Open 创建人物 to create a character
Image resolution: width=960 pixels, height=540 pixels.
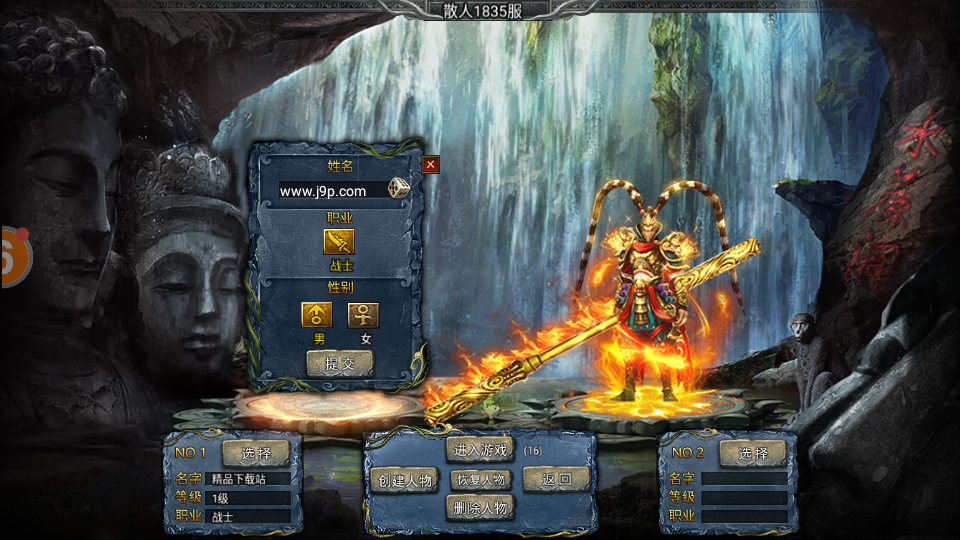[405, 480]
